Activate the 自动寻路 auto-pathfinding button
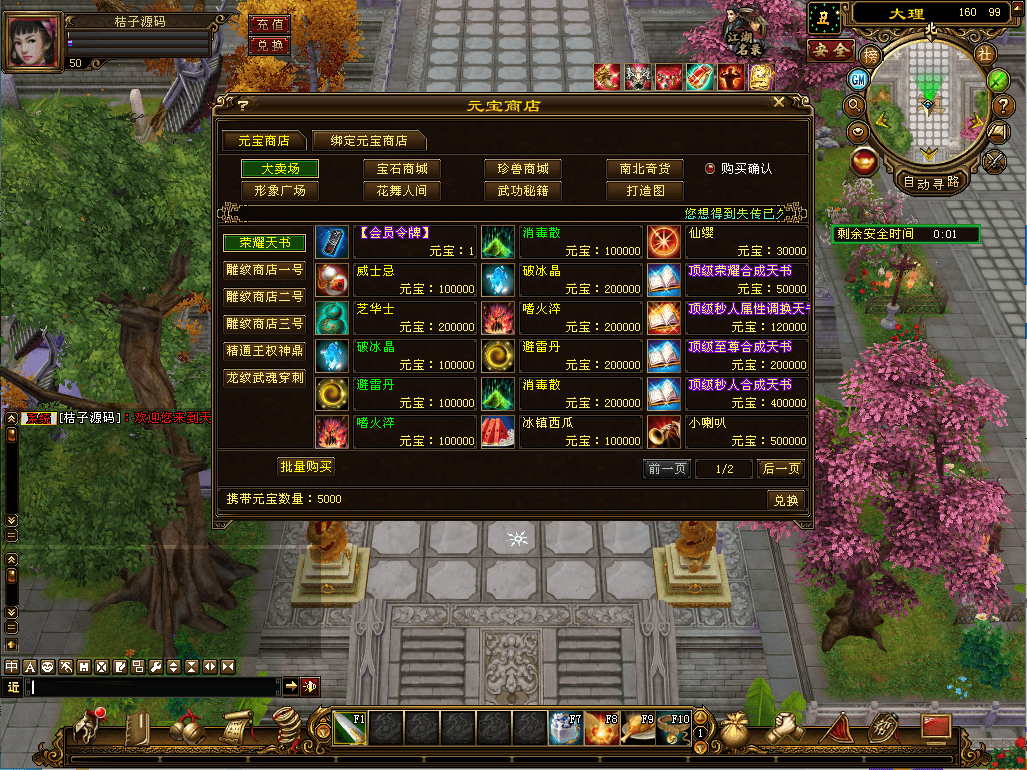 930,182
